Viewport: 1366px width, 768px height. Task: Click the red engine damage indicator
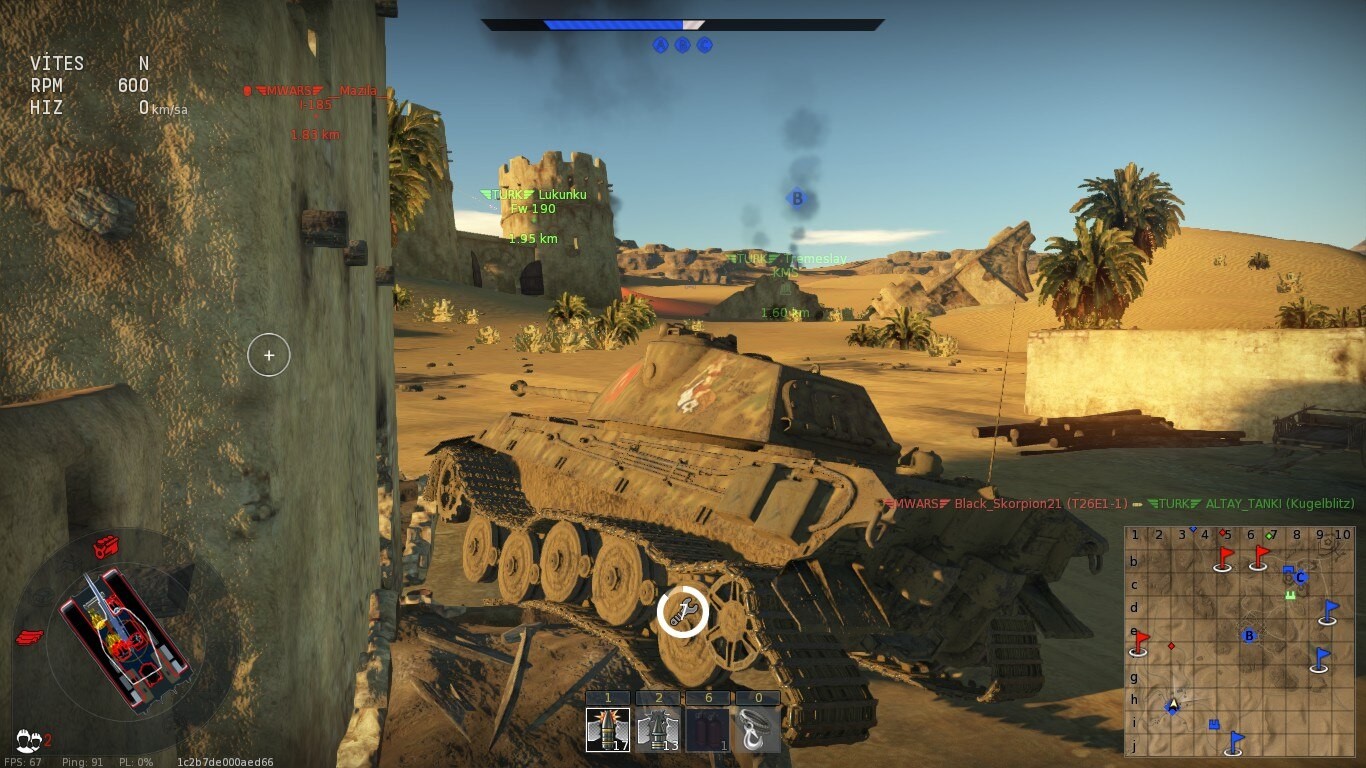(106, 546)
